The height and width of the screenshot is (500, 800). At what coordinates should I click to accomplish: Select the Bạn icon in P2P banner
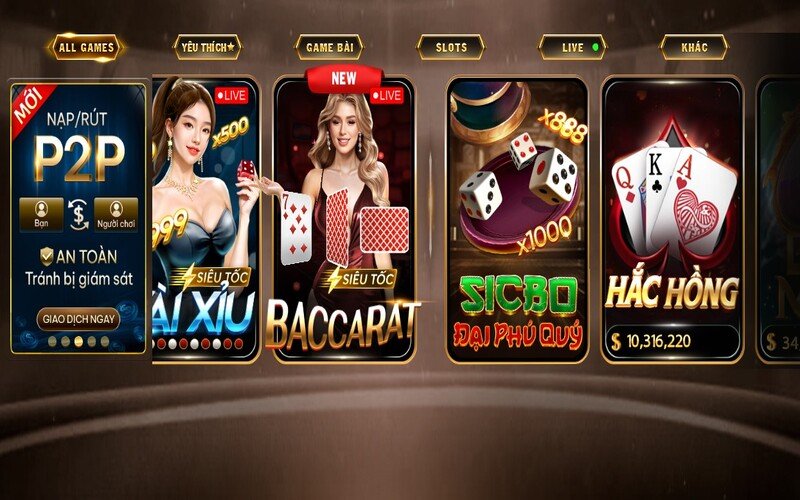tap(42, 212)
